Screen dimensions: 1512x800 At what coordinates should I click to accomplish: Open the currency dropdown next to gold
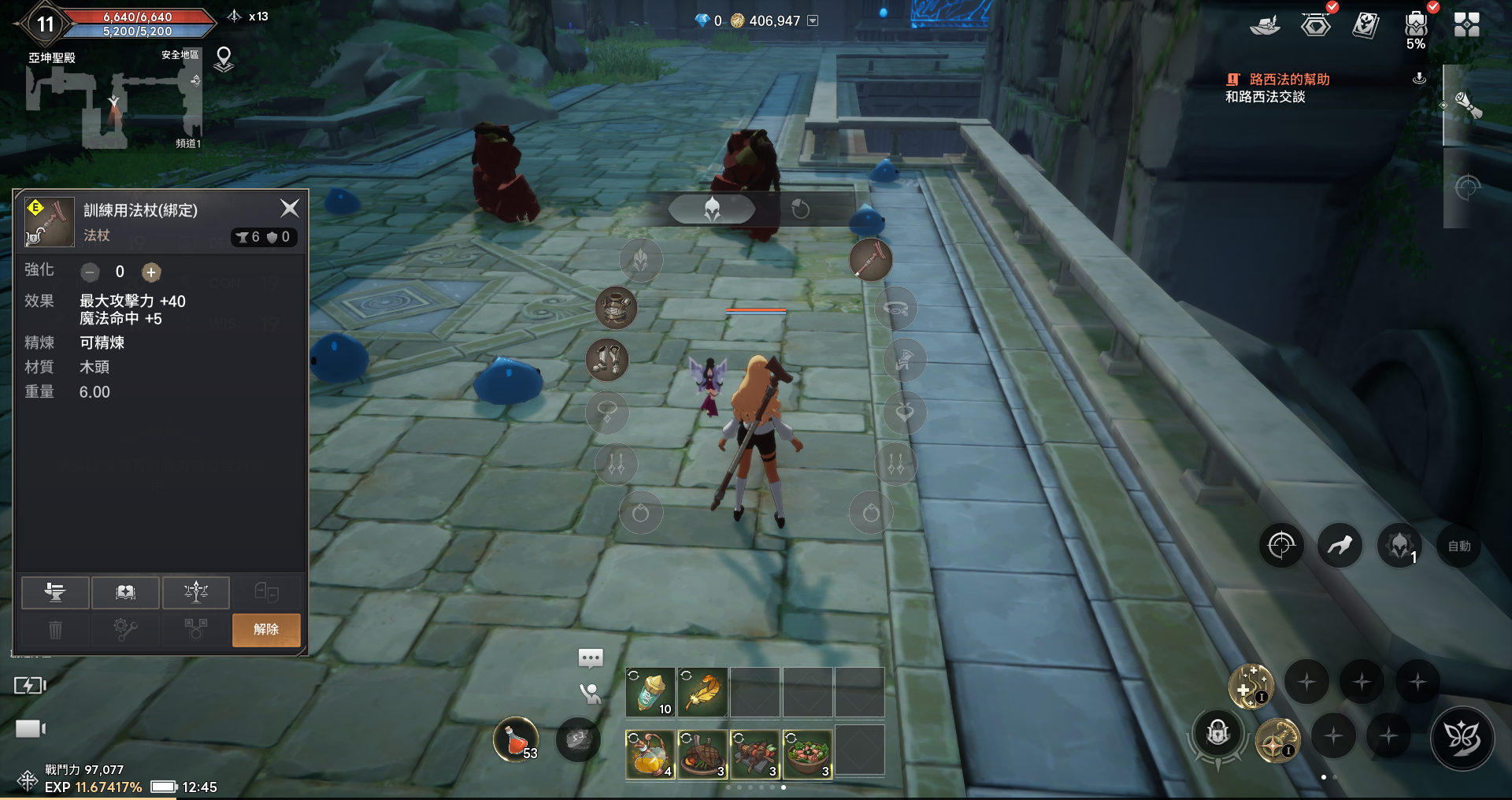tap(813, 20)
